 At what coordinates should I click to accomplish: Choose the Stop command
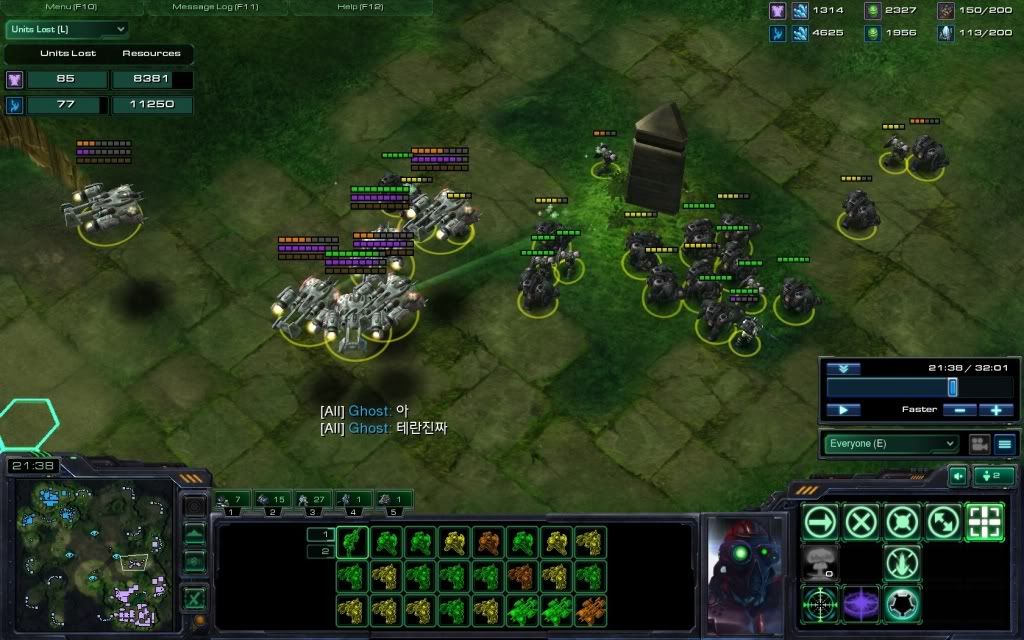coord(861,522)
